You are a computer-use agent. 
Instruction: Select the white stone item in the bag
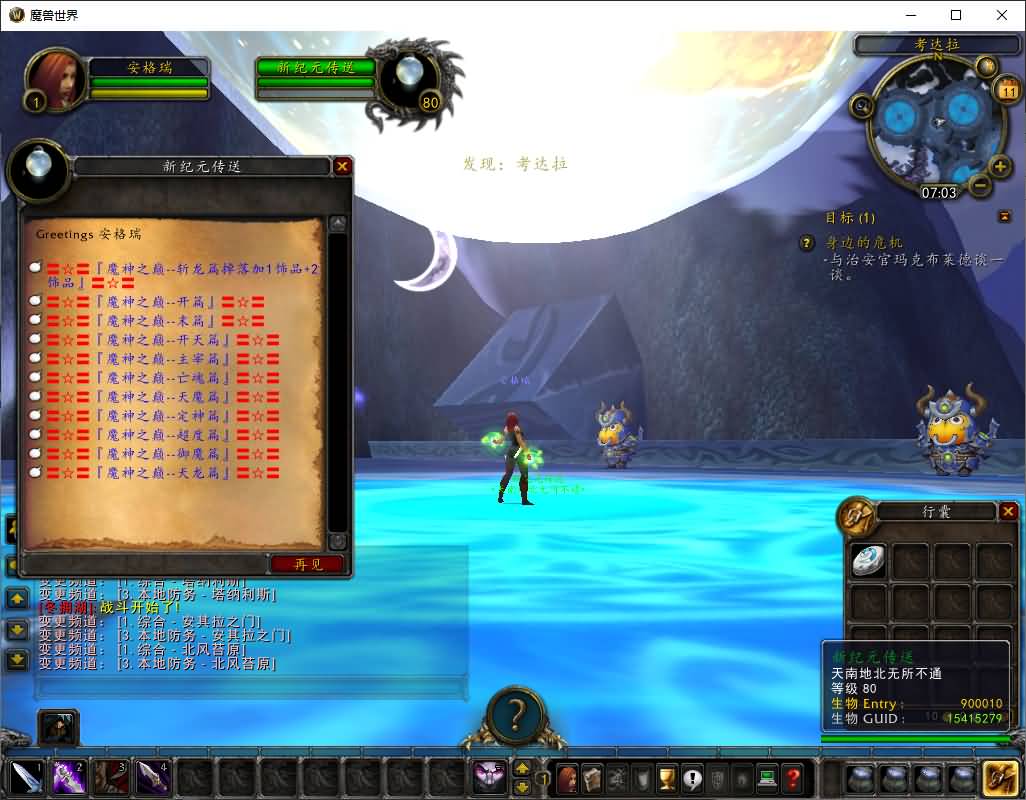click(x=867, y=561)
